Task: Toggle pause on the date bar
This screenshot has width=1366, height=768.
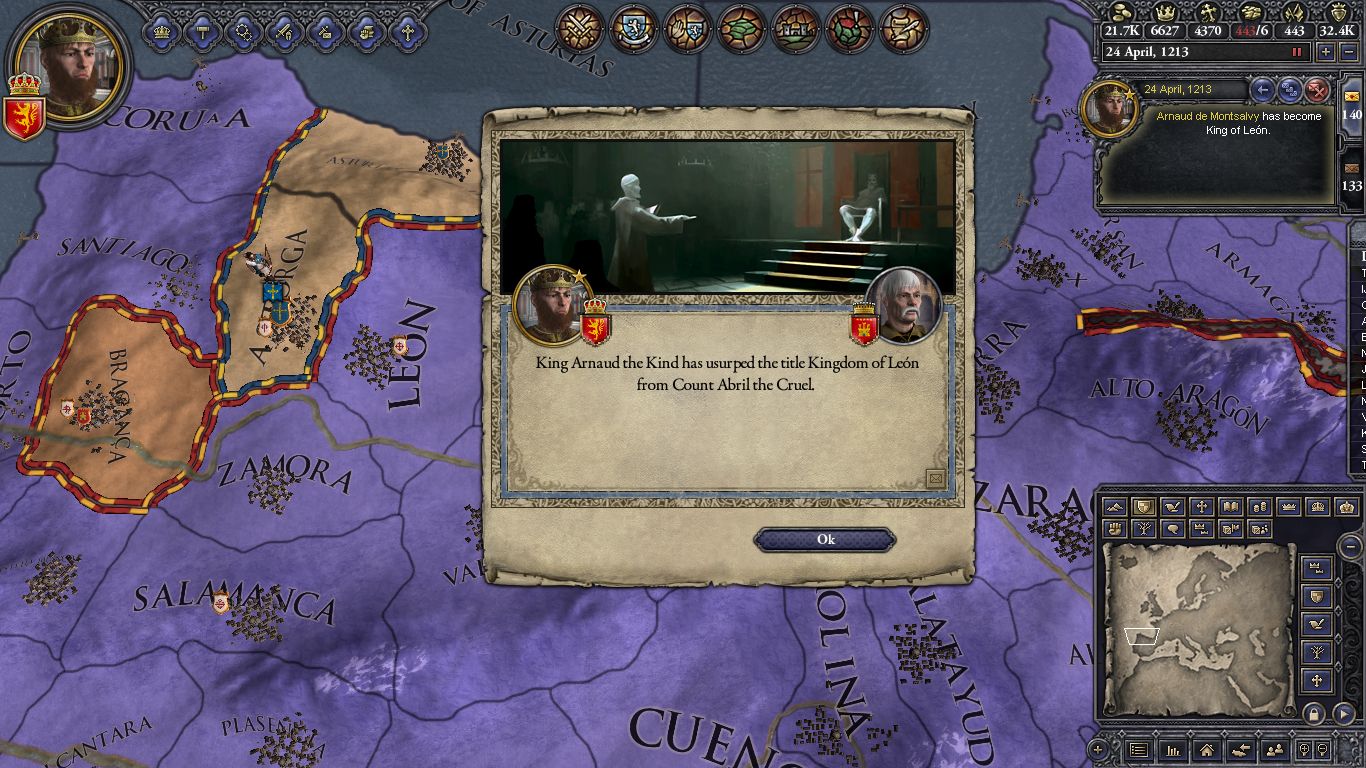Action: pyautogui.click(x=1299, y=52)
